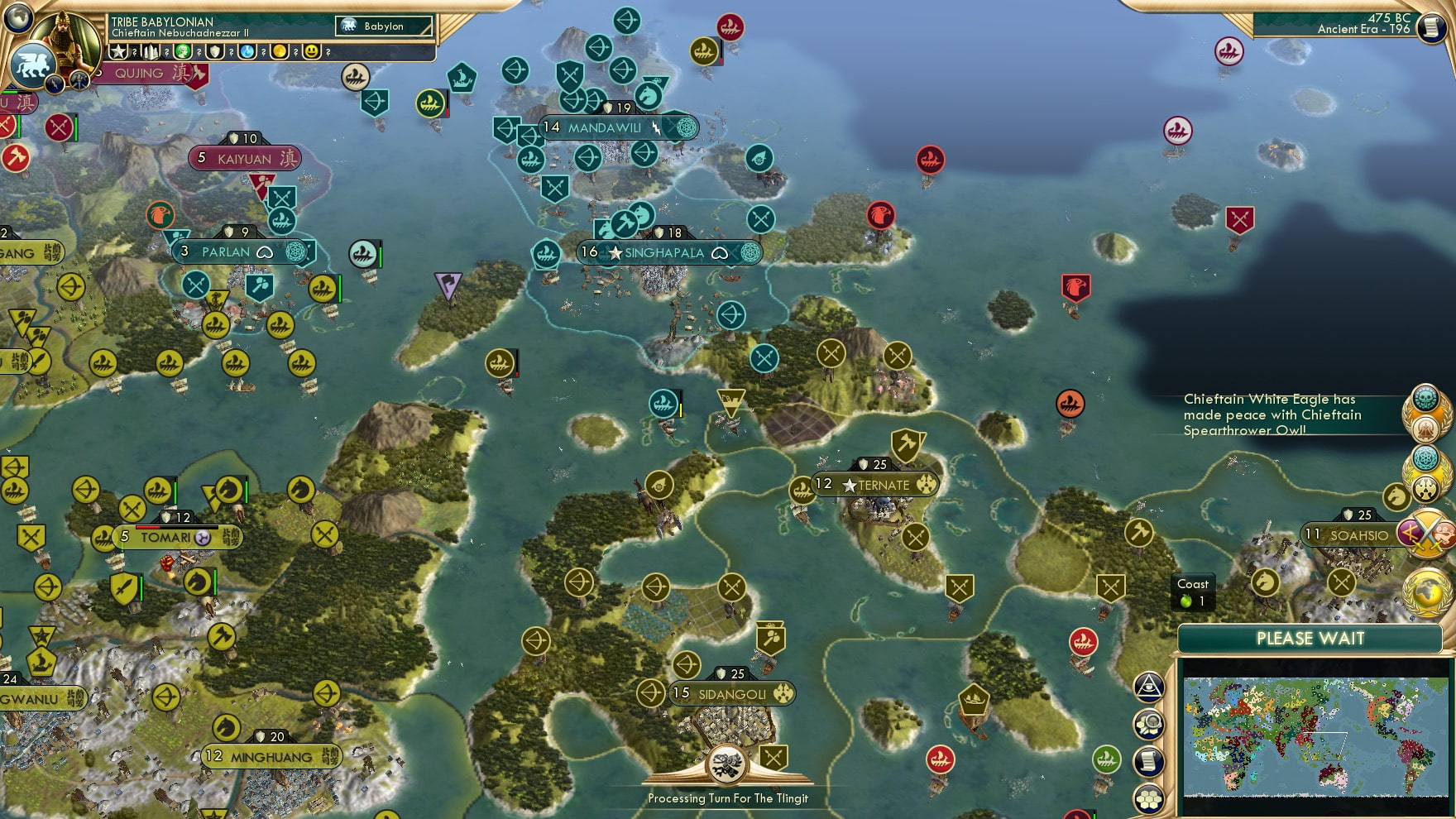Click the blue science droplet icon top bar
This screenshot has height=819, width=1456.
248,51
